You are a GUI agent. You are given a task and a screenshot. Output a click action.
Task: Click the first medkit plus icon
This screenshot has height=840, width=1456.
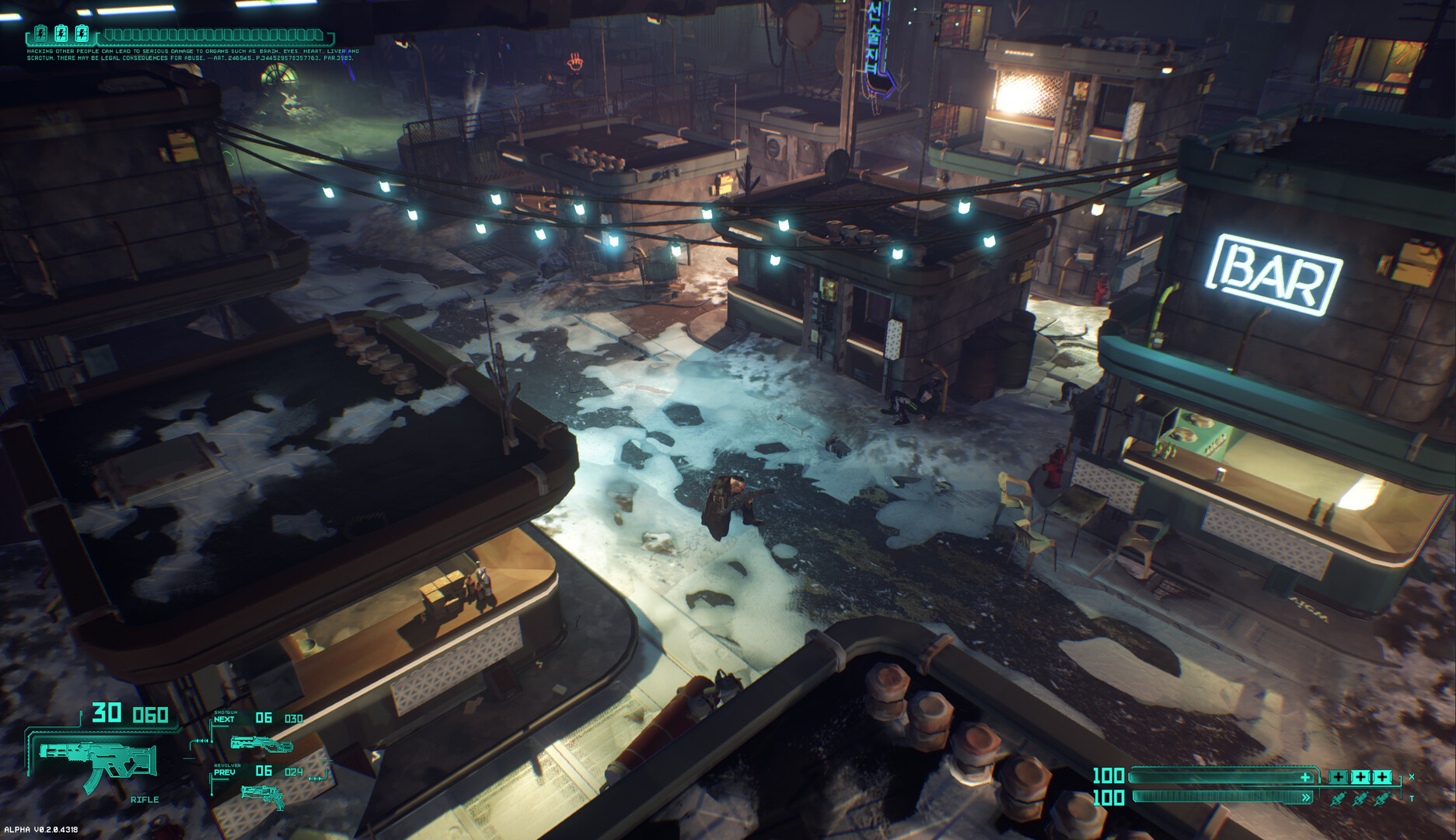click(x=1339, y=776)
